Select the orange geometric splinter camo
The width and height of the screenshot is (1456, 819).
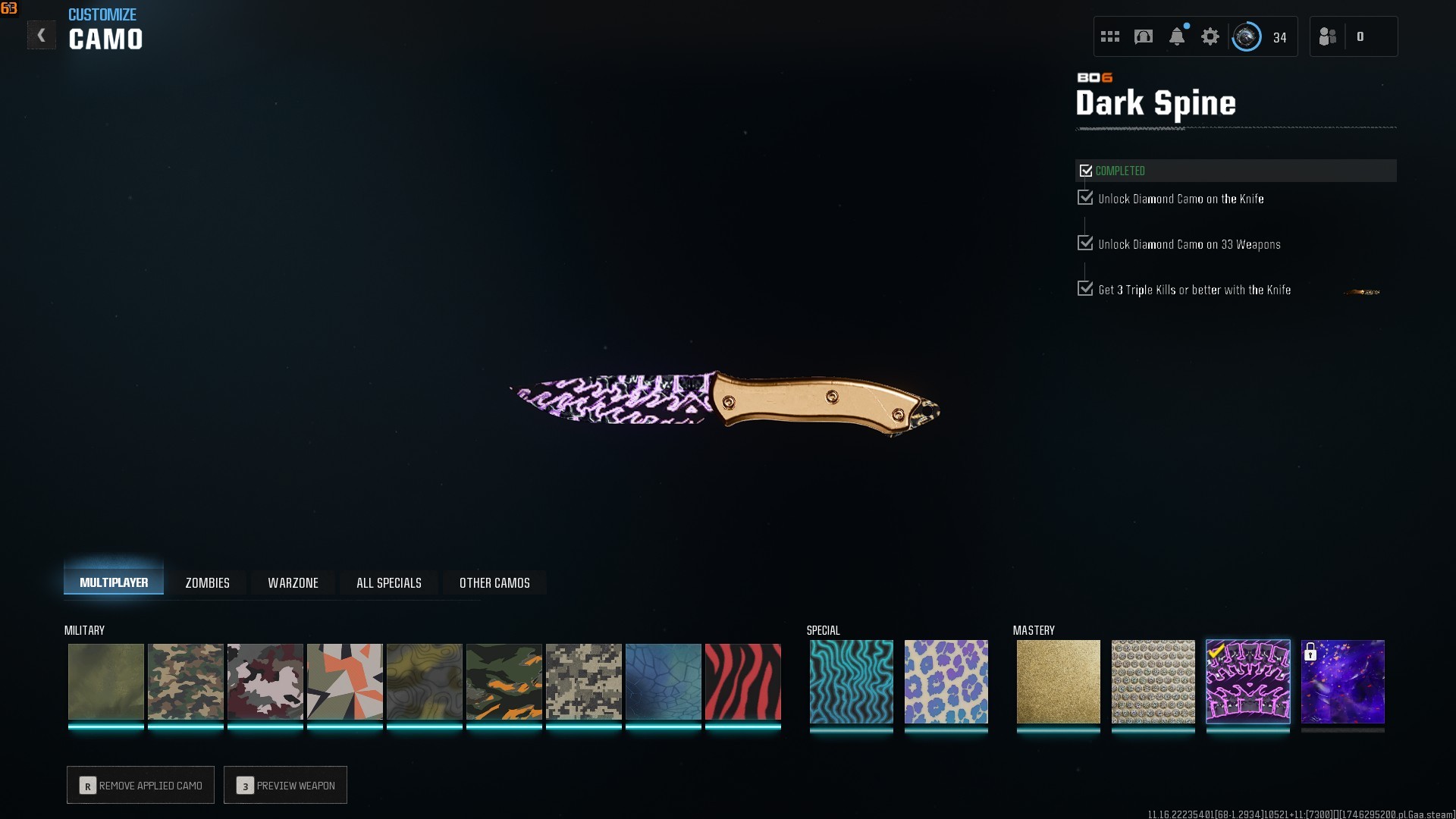pyautogui.click(x=344, y=681)
